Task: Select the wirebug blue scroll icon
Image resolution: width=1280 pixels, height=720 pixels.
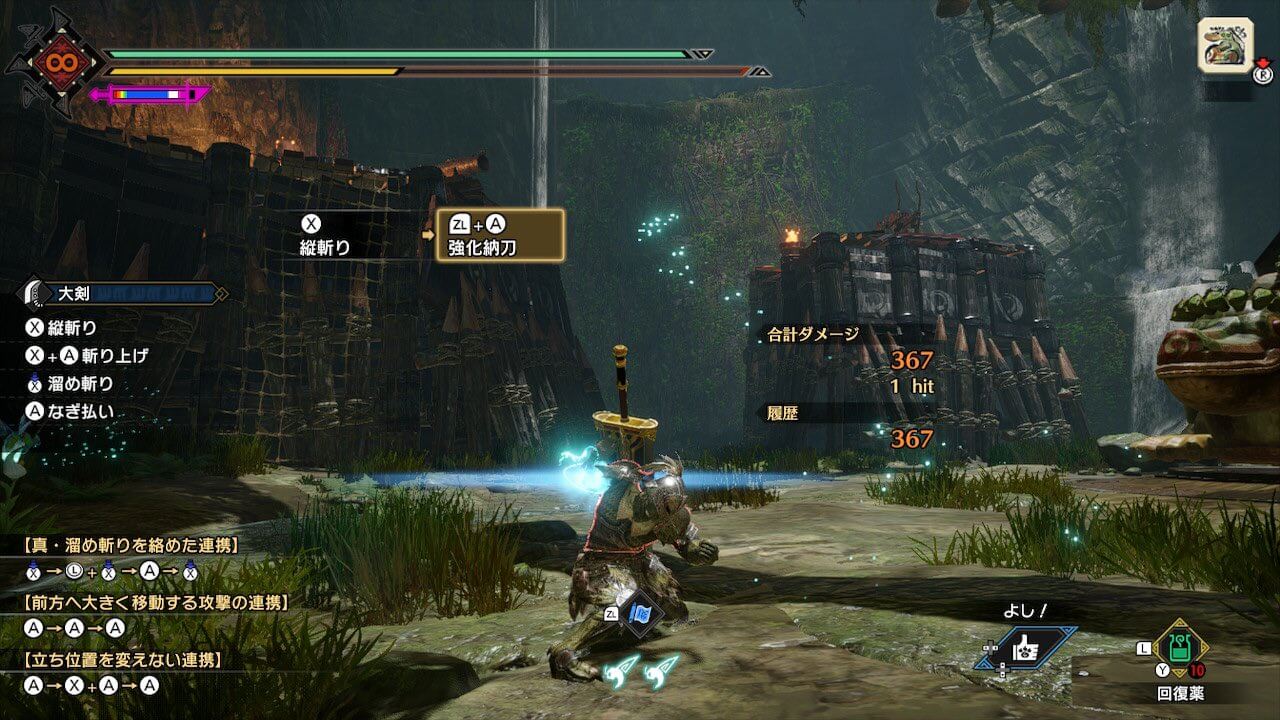Action: click(638, 615)
